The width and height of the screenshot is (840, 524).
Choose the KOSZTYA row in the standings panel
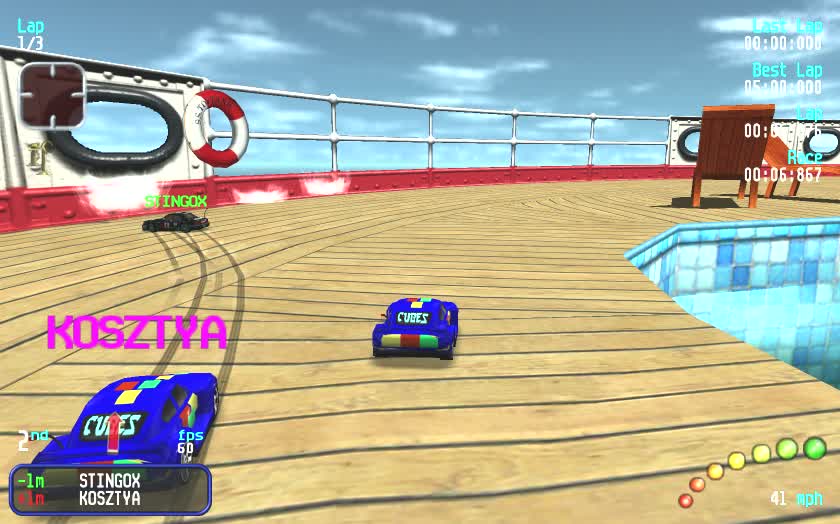[110, 498]
